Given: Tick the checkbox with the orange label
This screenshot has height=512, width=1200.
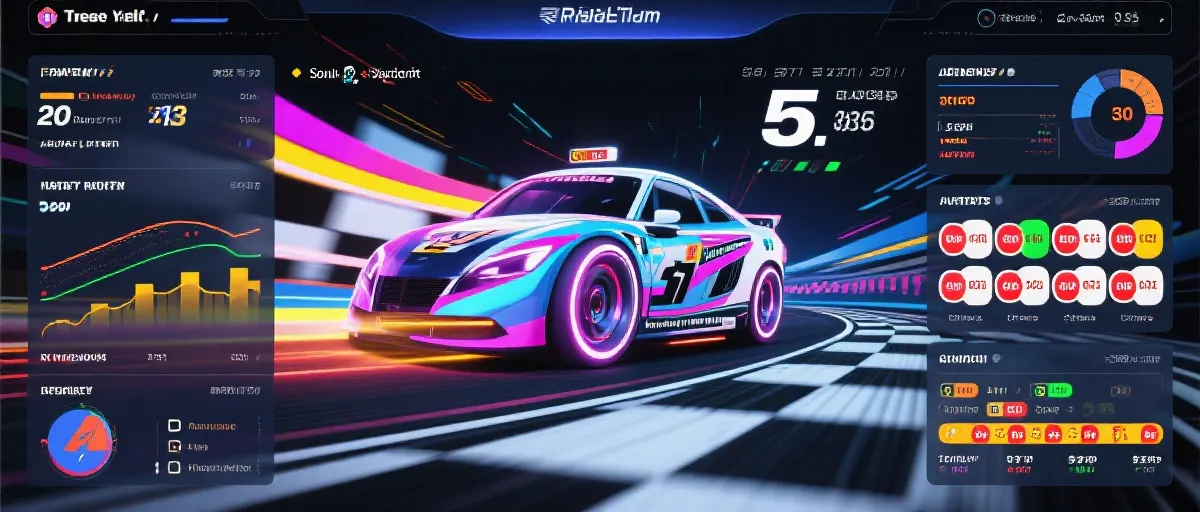Looking at the screenshot, I should (174, 425).
